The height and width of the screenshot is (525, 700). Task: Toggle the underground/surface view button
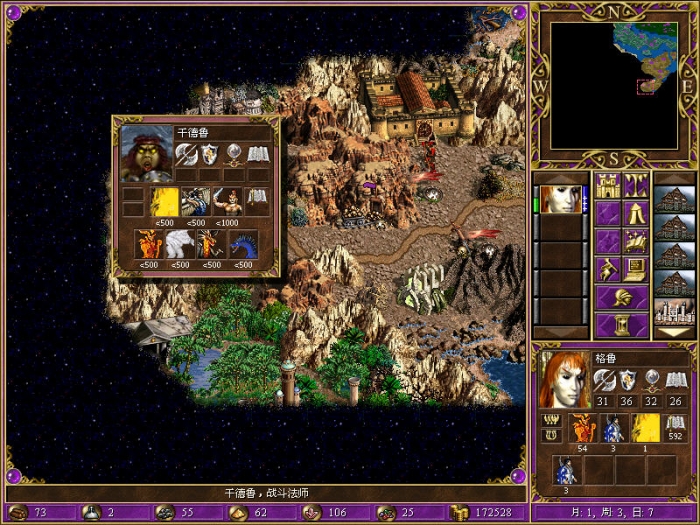[x=636, y=185]
